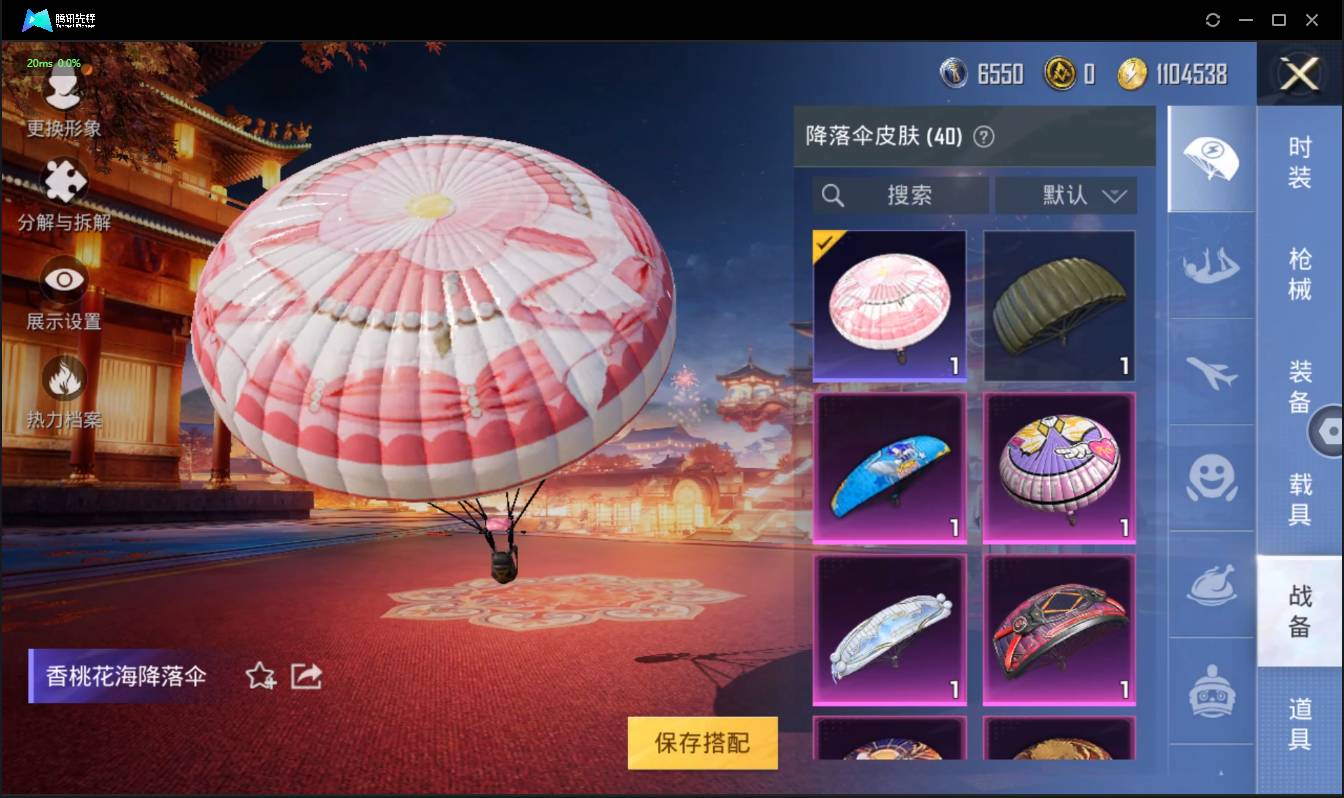Select the blue Sonic parachute thumbnail
This screenshot has height=798, width=1344.
[889, 468]
